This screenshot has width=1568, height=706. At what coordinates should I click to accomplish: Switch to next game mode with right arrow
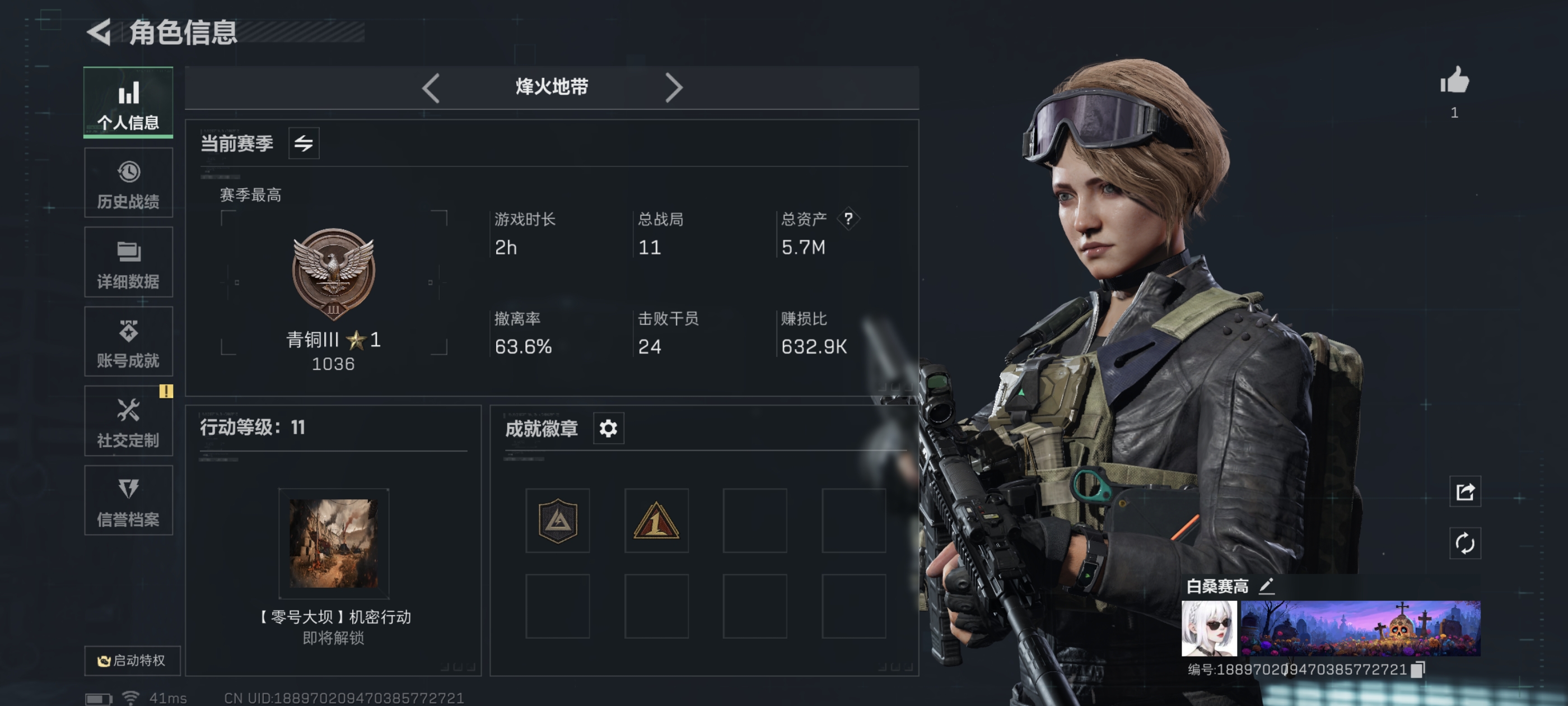coord(673,88)
